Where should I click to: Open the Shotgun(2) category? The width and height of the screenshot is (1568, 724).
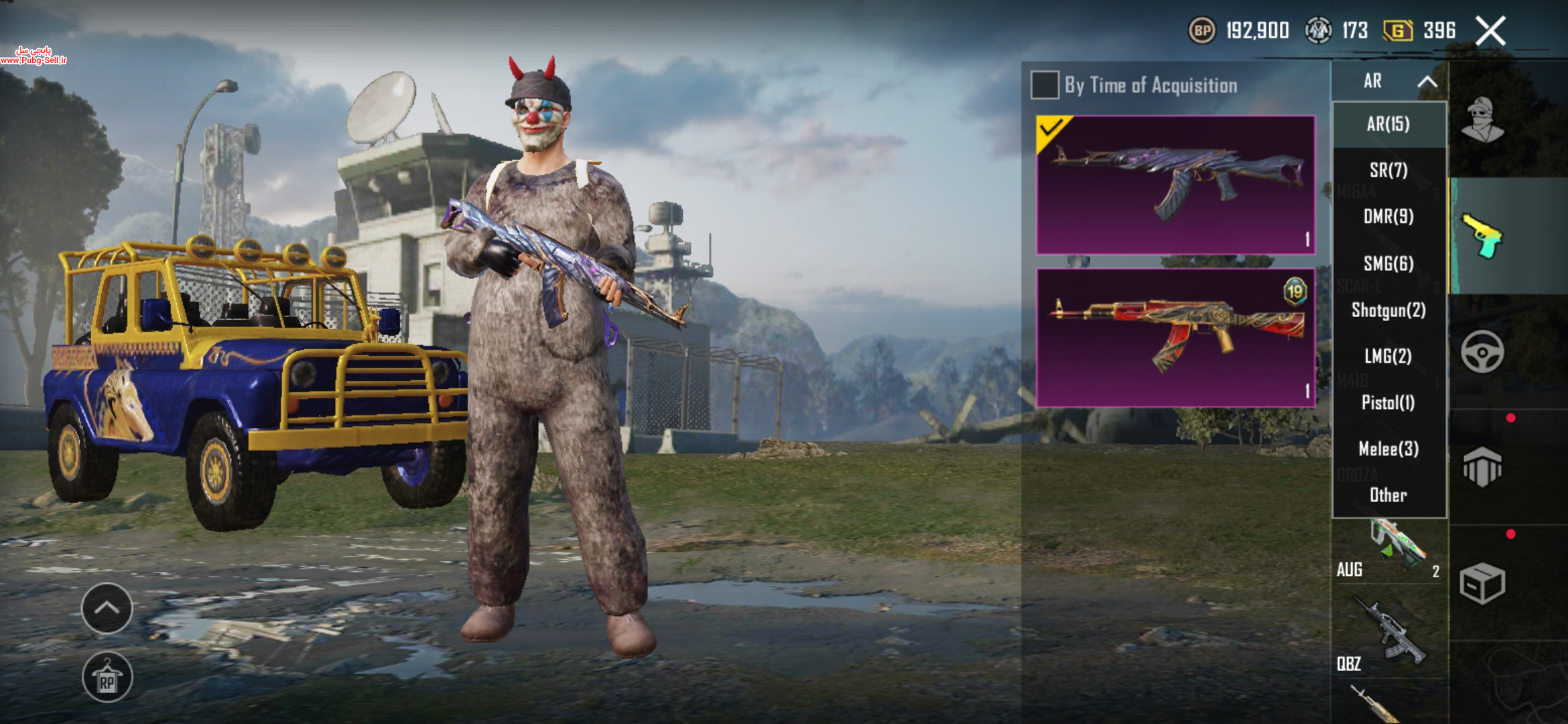click(1388, 310)
